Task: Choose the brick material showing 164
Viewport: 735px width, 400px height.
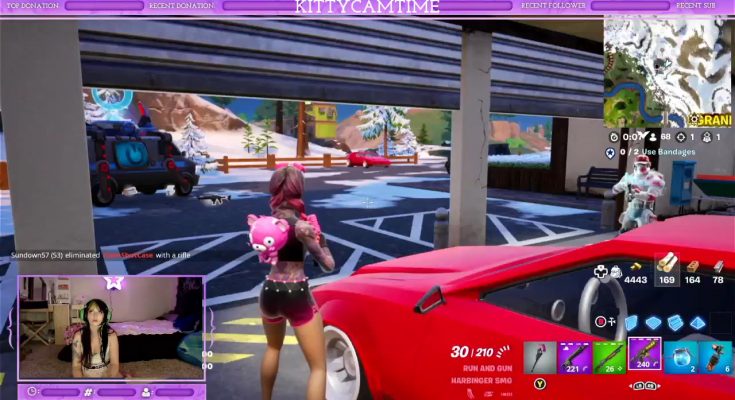Action: 692,268
